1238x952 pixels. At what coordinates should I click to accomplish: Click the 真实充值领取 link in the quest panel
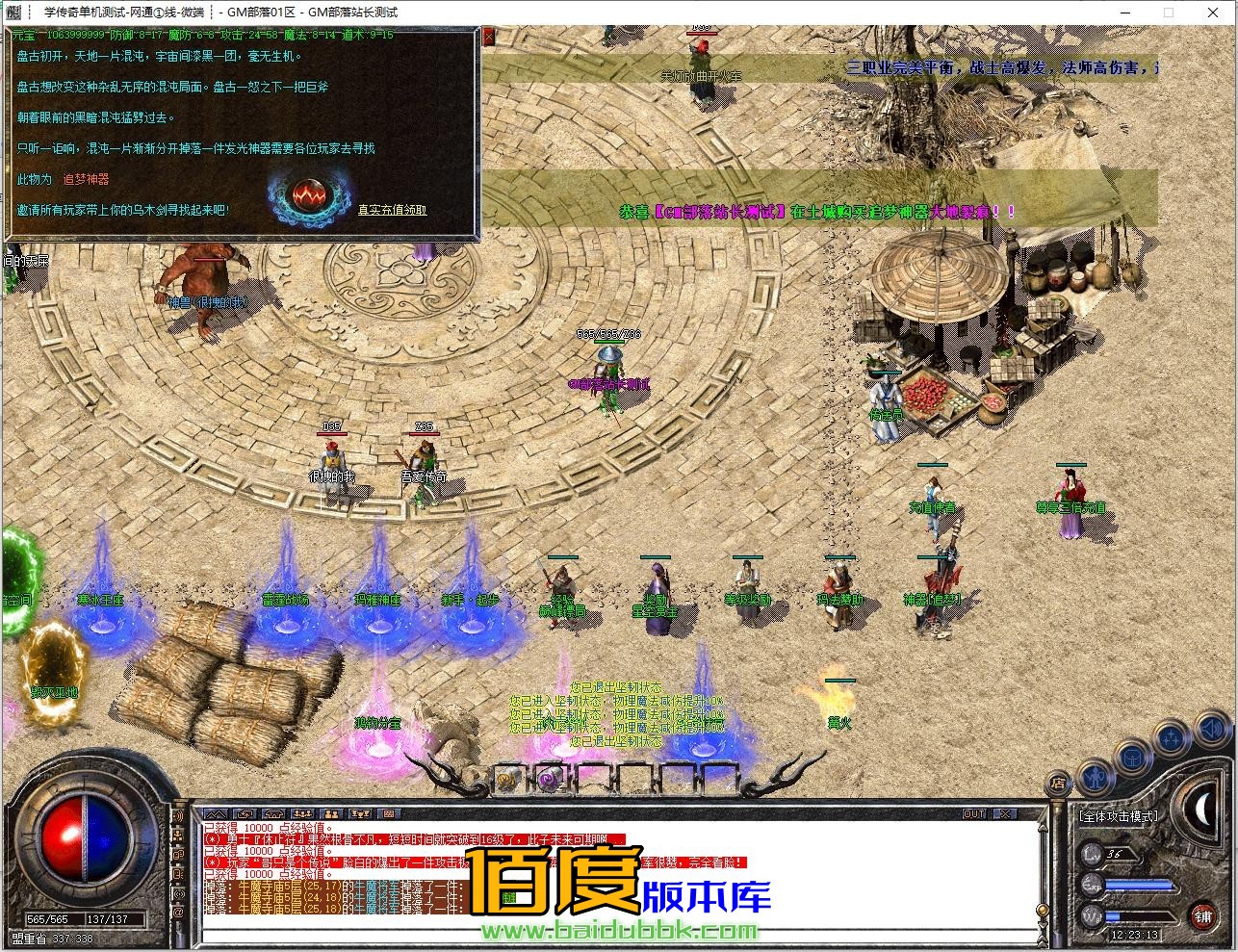click(390, 211)
